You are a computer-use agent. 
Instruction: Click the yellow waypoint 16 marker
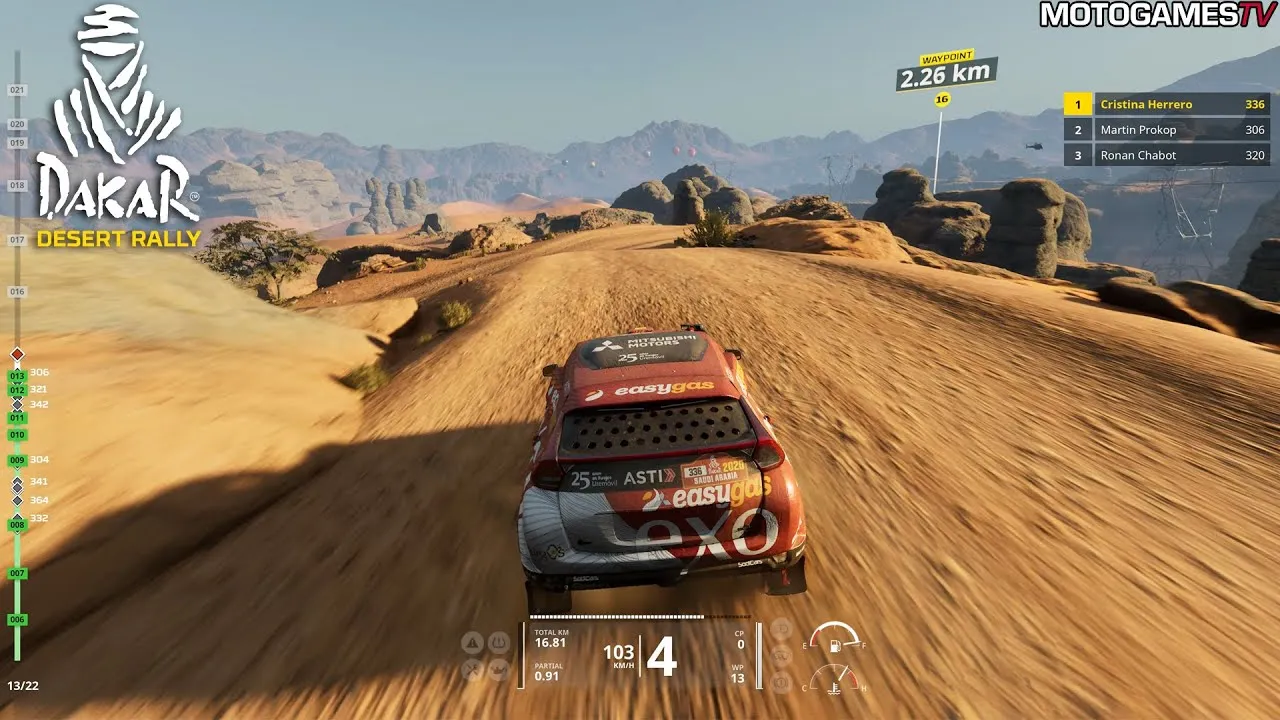coord(941,99)
